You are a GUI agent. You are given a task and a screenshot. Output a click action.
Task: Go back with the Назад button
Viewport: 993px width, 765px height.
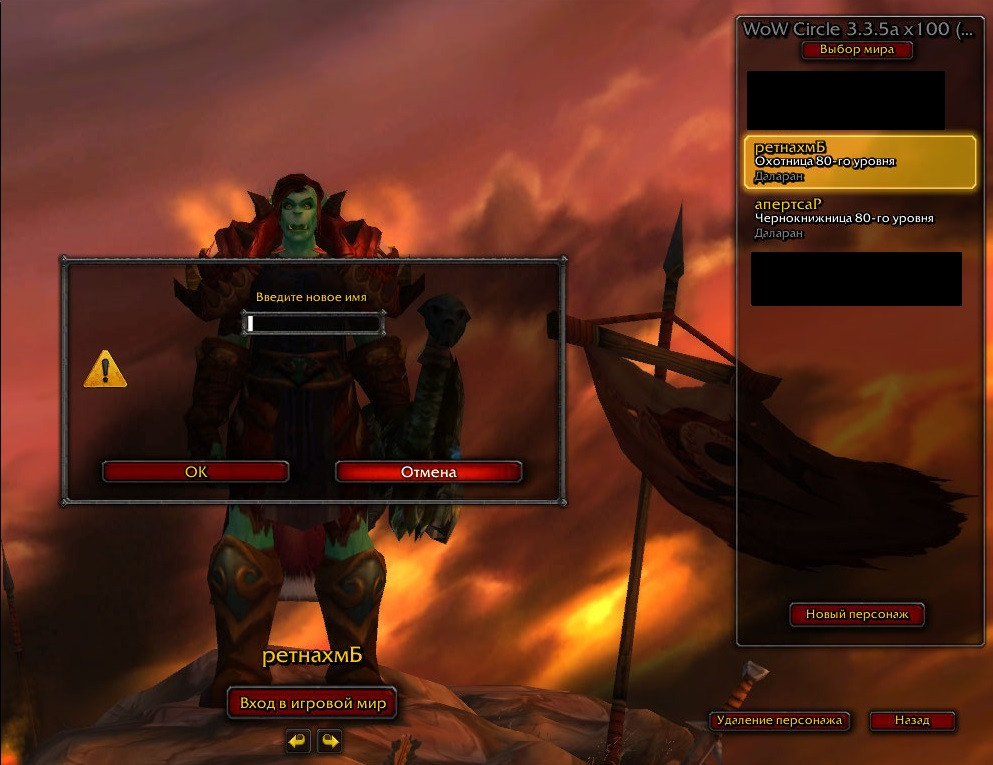pyautogui.click(x=912, y=720)
